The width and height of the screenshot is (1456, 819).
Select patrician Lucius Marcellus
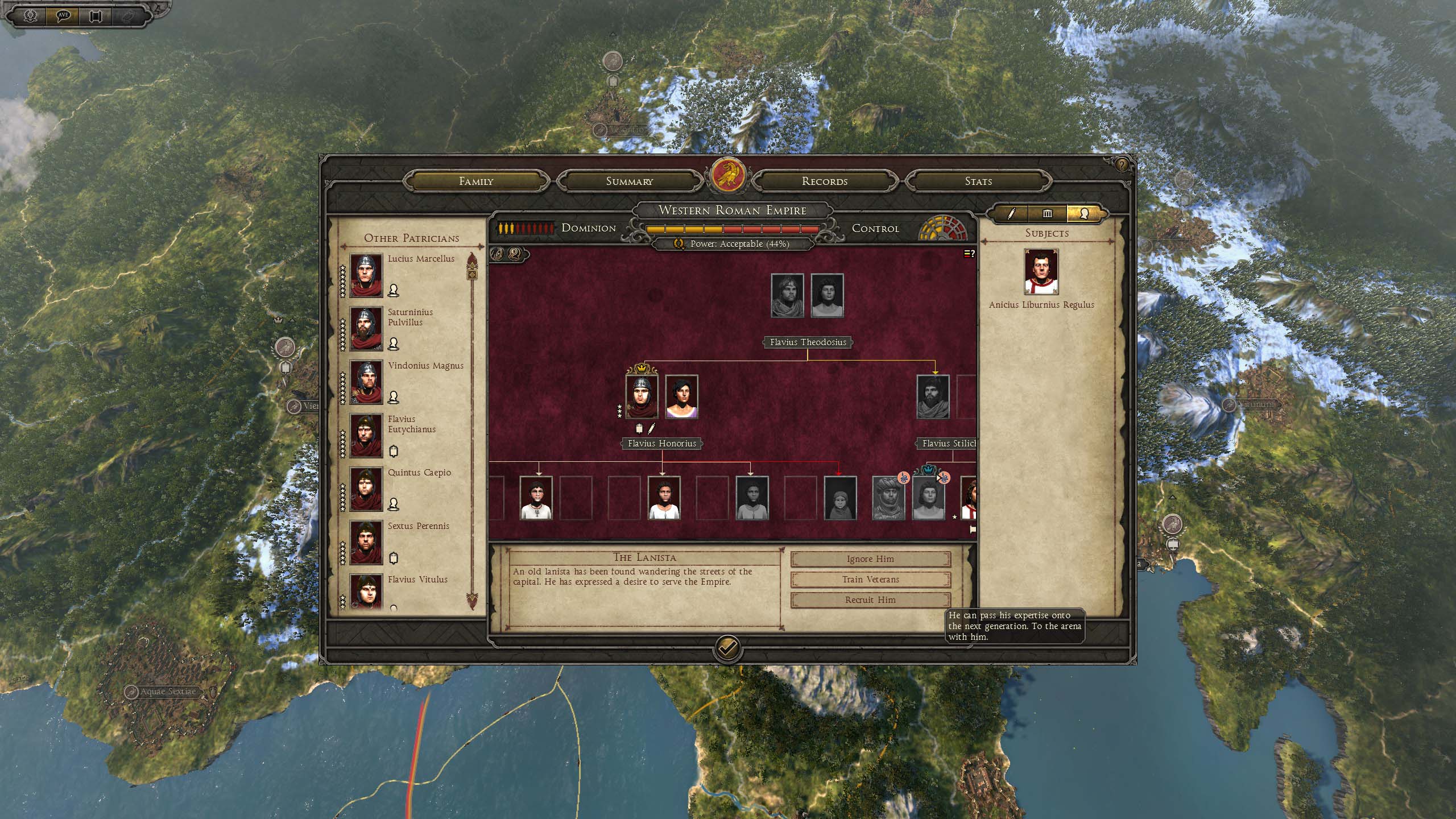(x=366, y=275)
